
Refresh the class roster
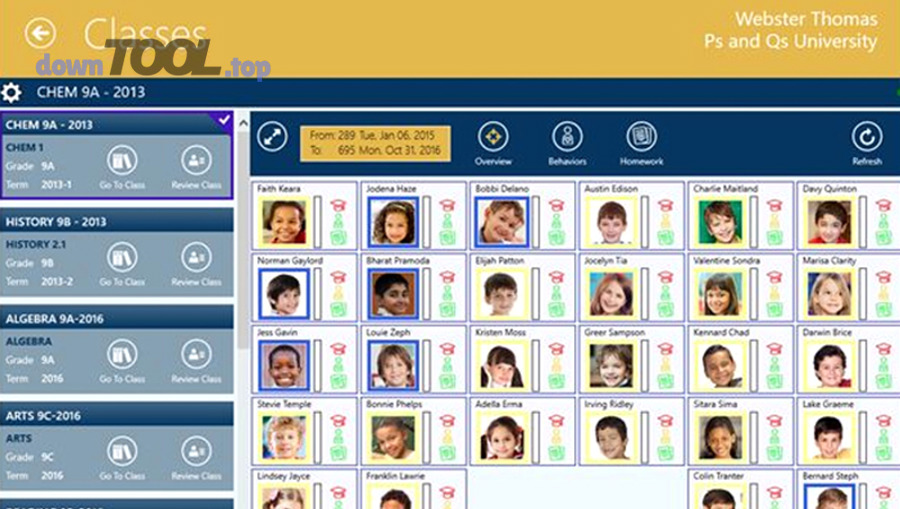(866, 139)
